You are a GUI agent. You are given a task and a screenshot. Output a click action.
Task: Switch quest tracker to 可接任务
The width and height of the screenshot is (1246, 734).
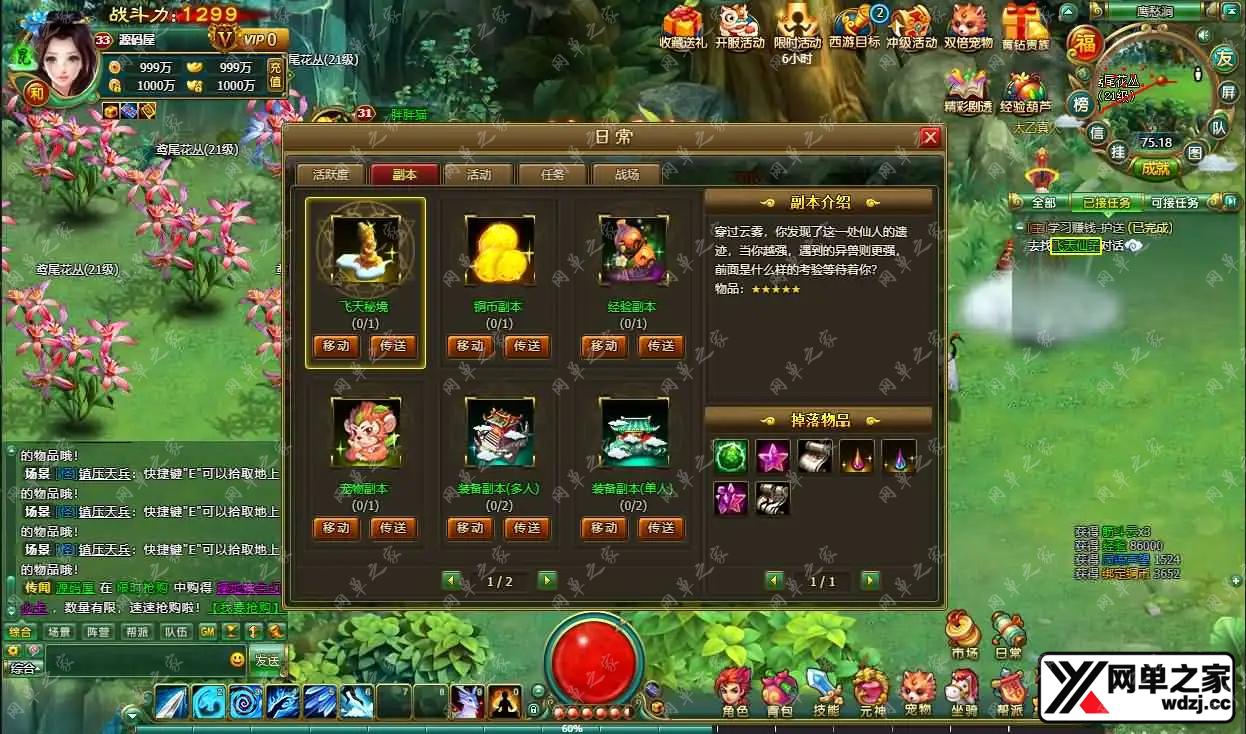(x=1175, y=203)
